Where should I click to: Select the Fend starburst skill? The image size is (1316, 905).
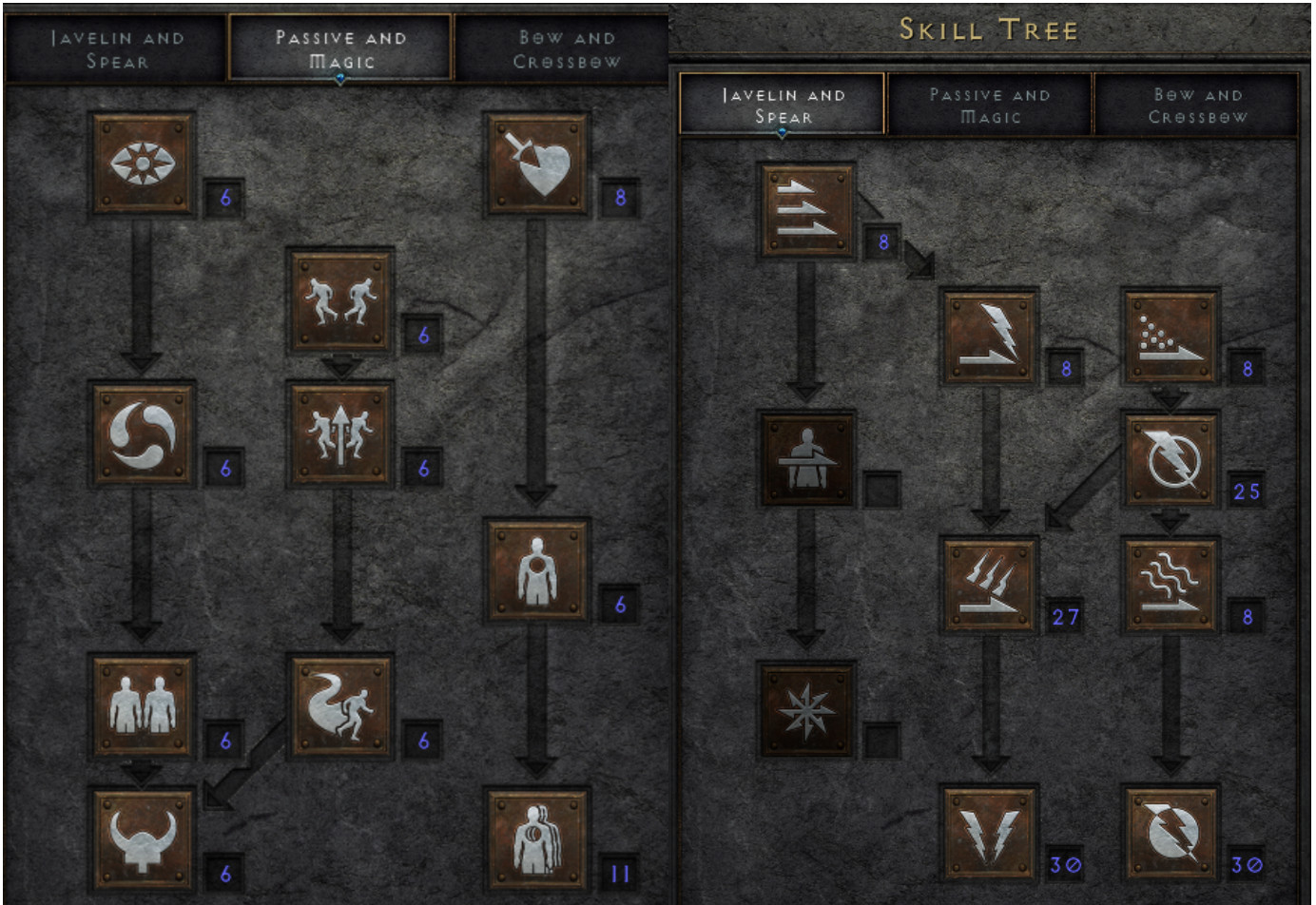click(x=807, y=710)
